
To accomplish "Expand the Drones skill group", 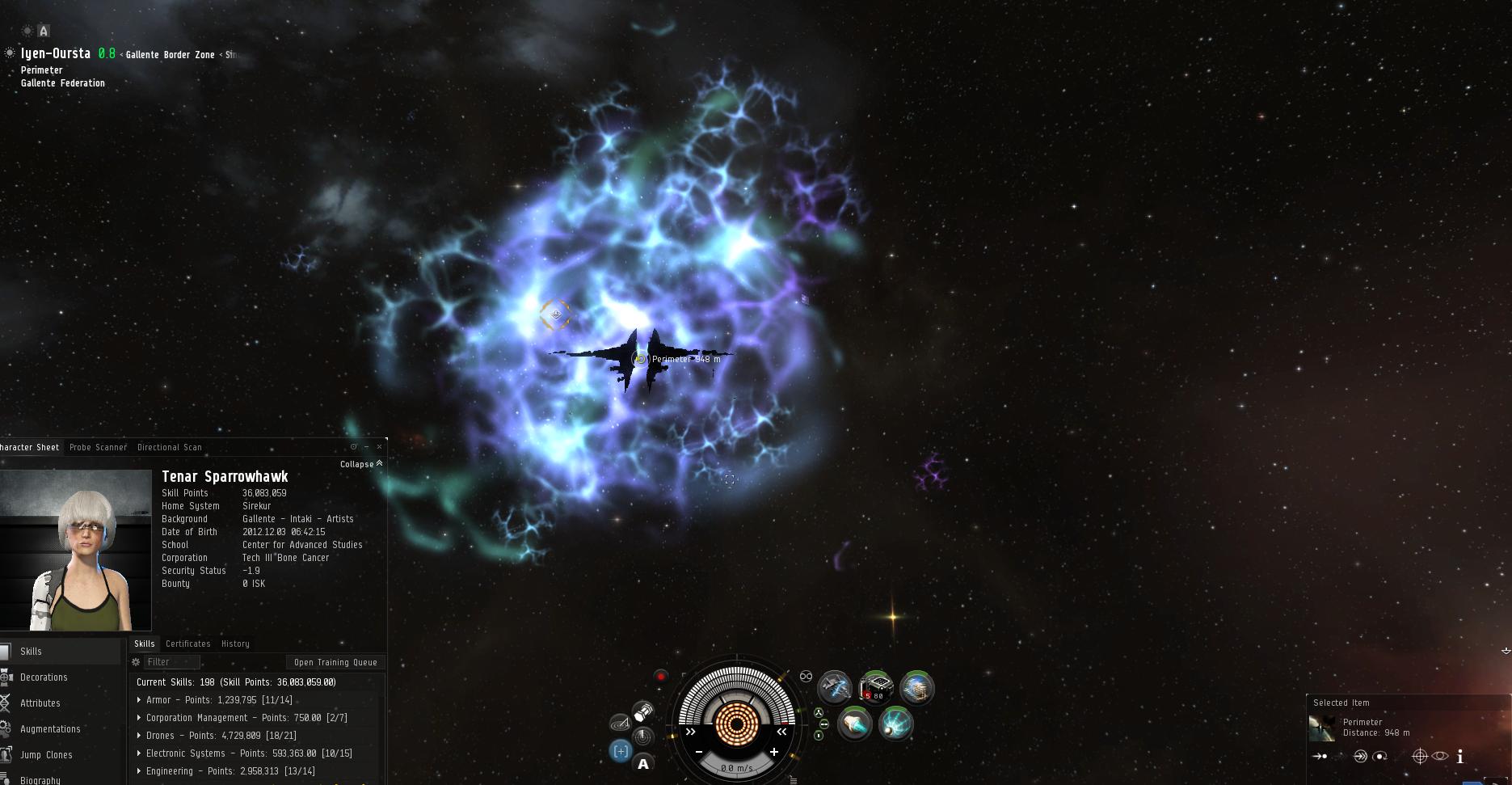I will coord(139,736).
